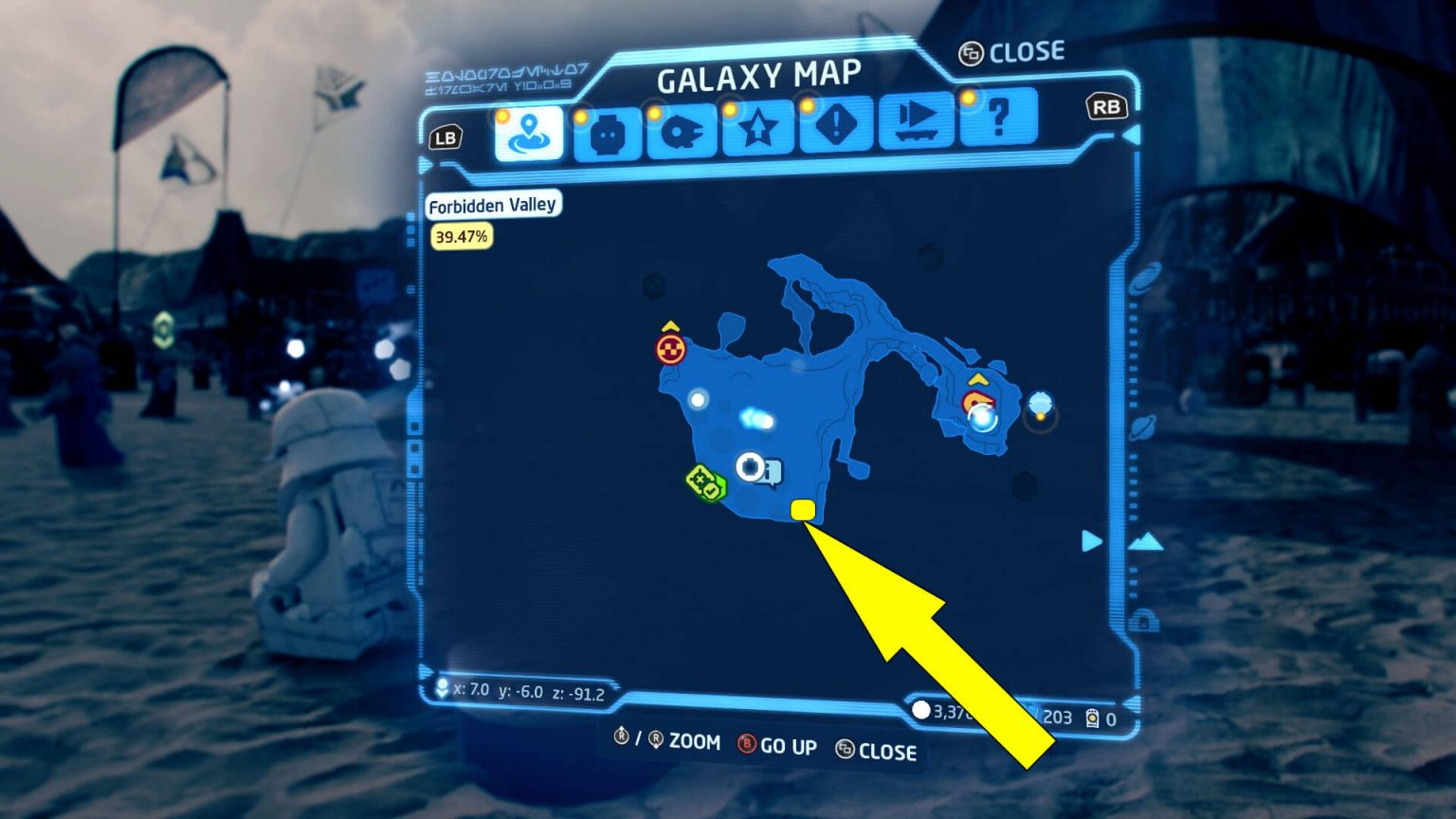Open the star-shaped challenges tab
The image size is (1456, 819).
(x=757, y=130)
